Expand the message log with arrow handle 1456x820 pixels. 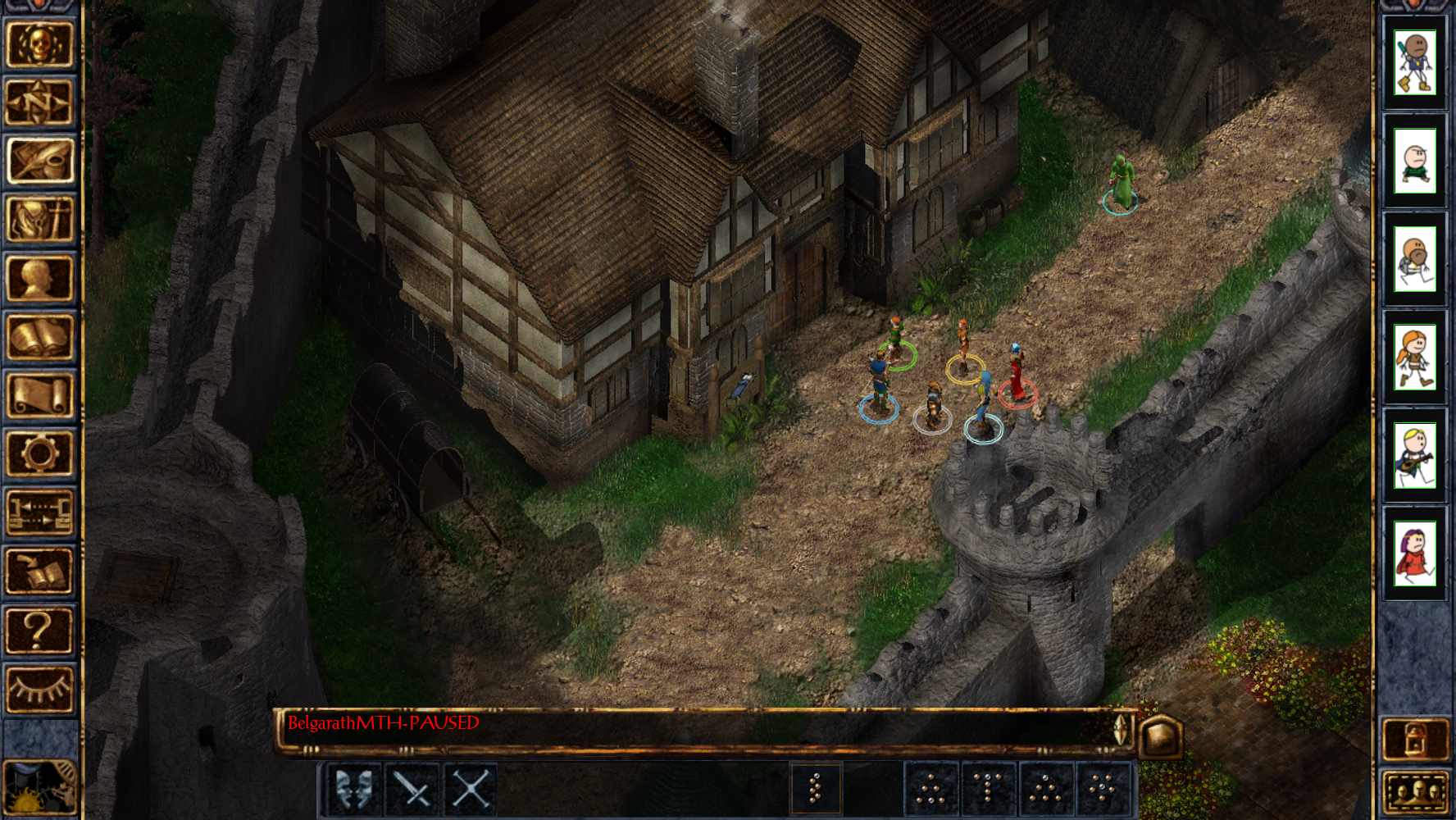(x=1121, y=729)
